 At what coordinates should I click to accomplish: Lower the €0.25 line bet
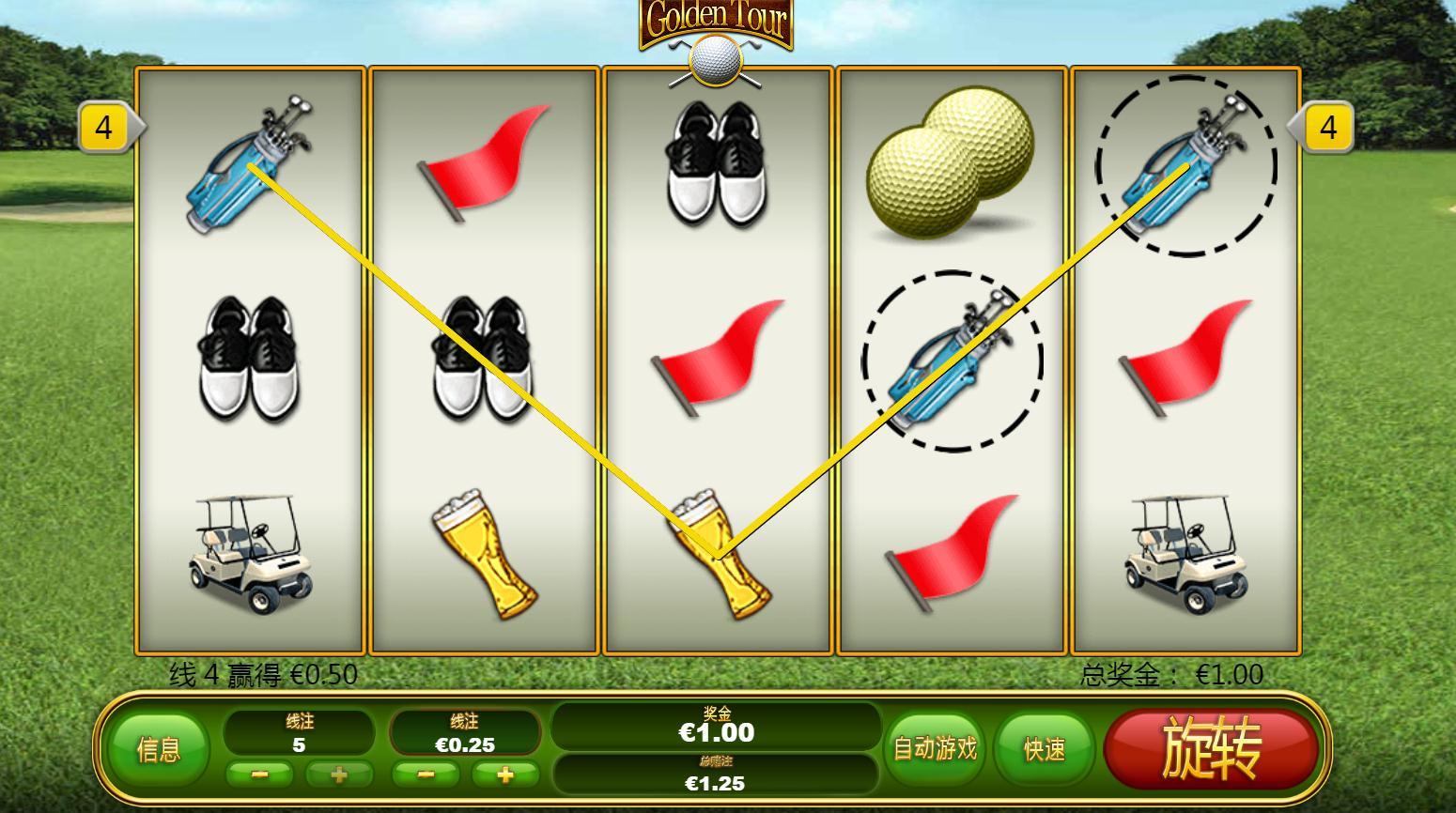click(x=426, y=775)
